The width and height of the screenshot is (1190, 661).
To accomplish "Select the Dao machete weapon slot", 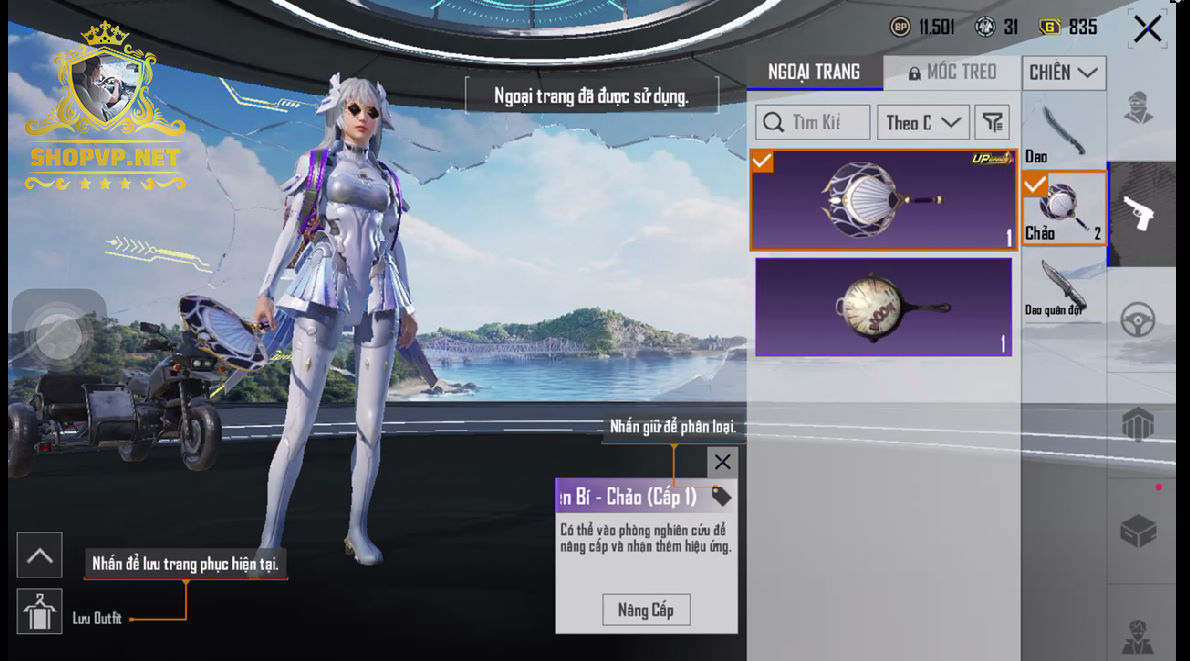I will 1063,133.
